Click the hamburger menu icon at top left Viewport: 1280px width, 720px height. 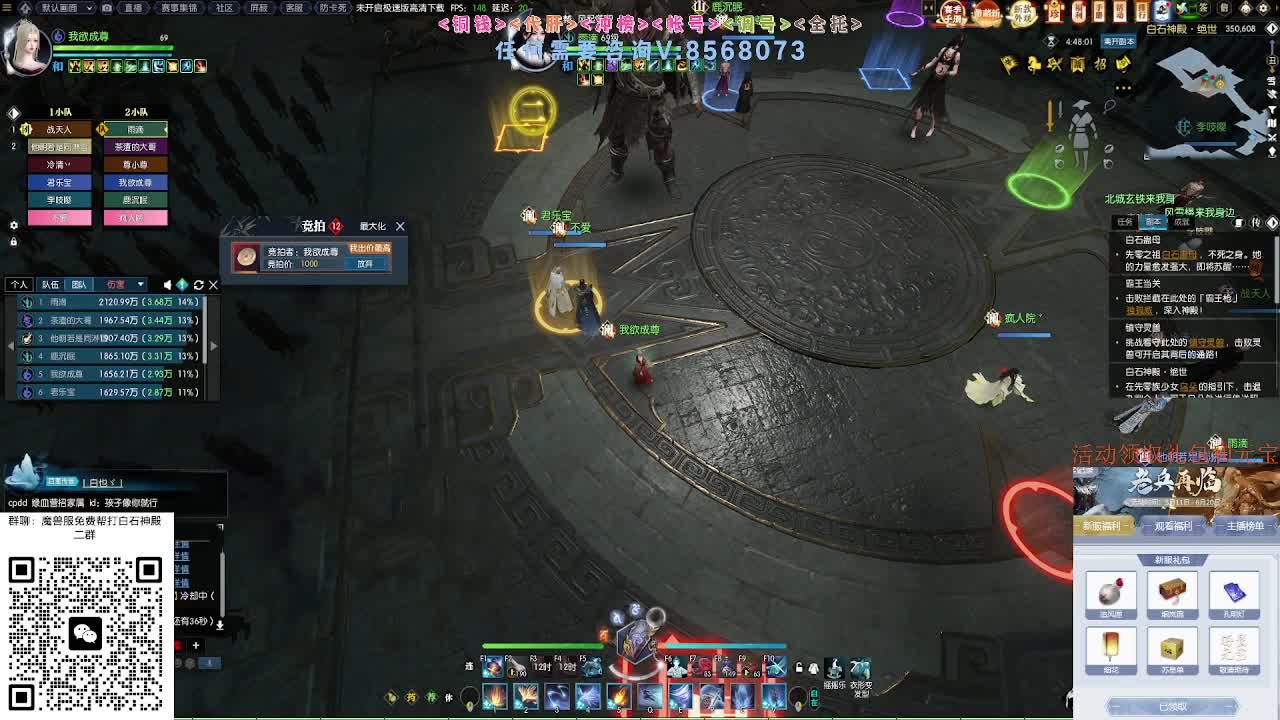pyautogui.click(x=8, y=10)
